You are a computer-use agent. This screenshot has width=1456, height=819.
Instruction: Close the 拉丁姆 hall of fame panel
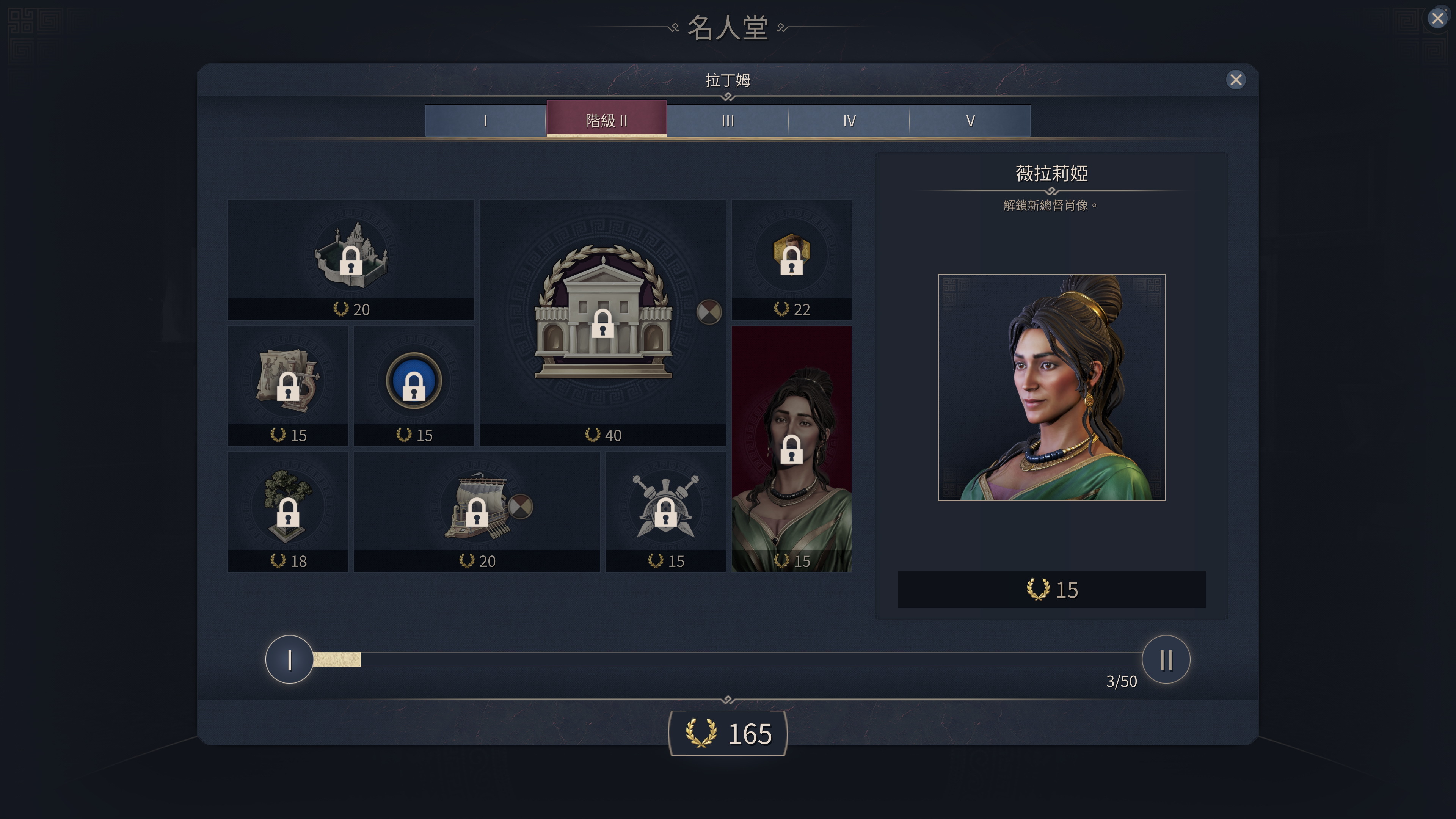coord(1236,79)
